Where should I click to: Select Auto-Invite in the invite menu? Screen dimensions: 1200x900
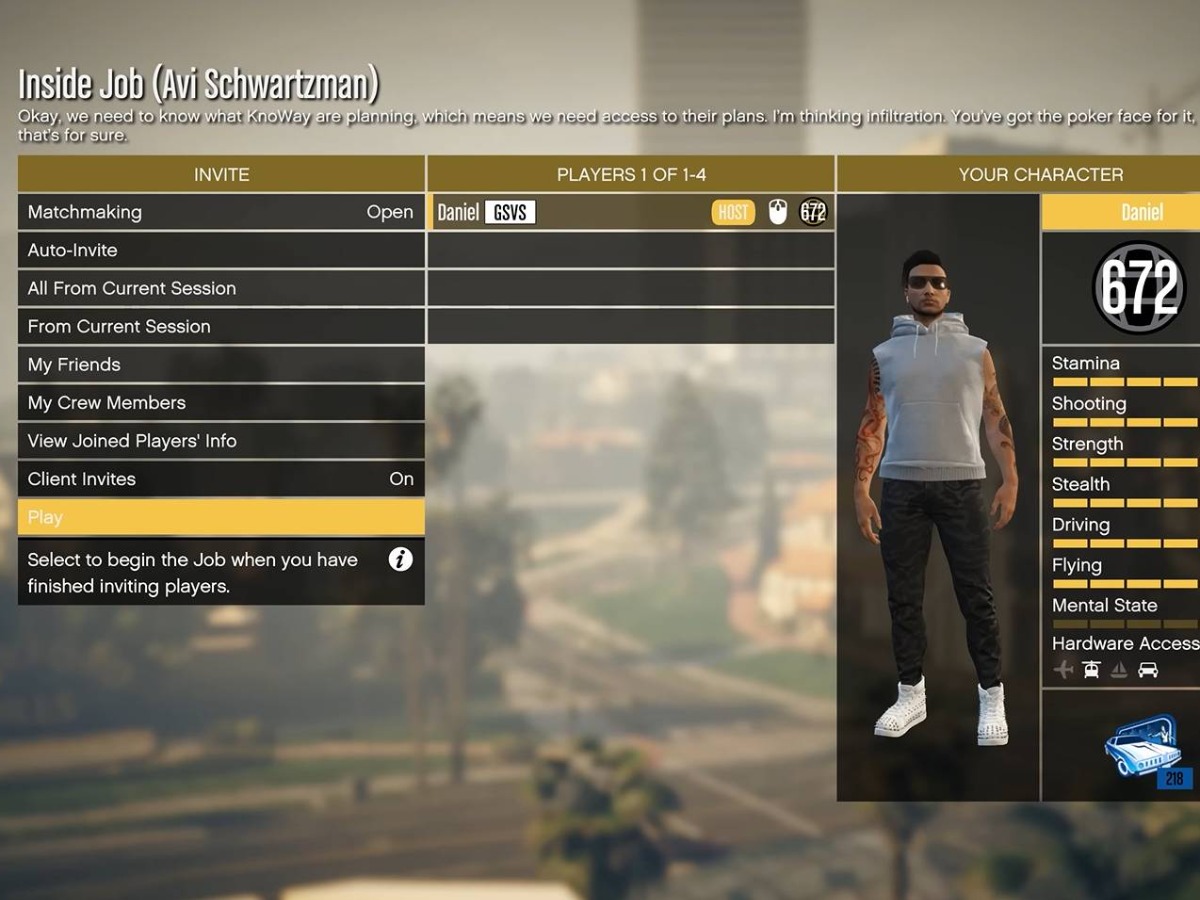[220, 250]
